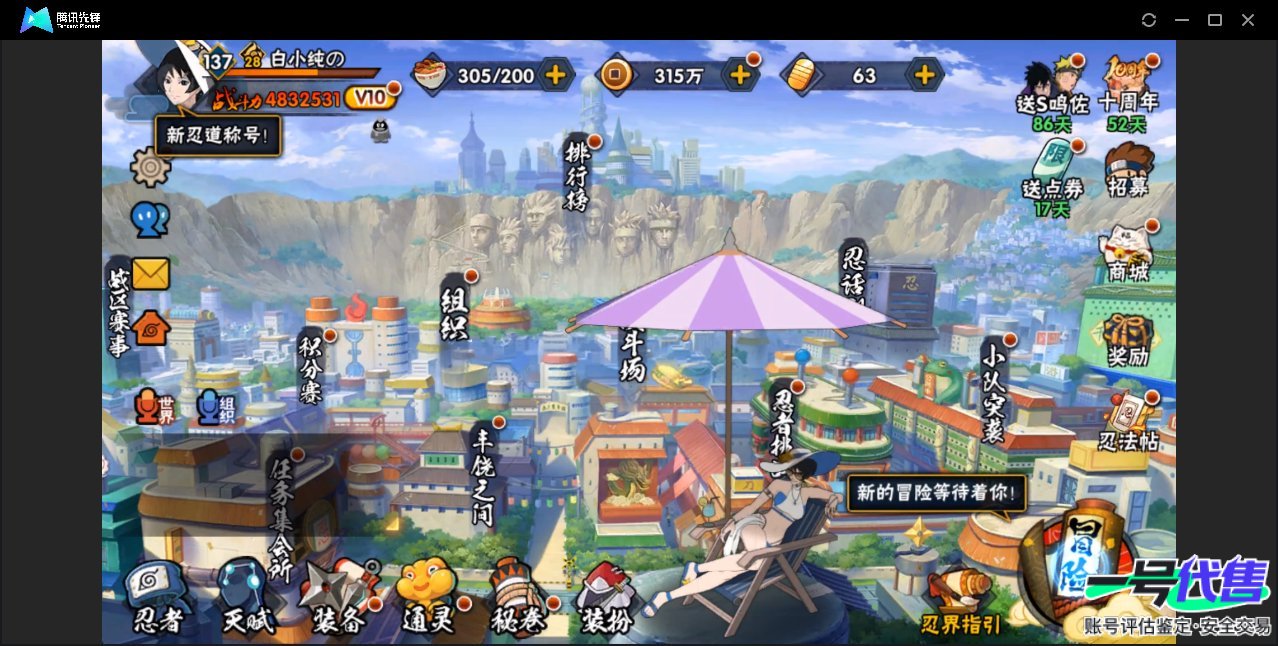View the 排行榜 ranking board
This screenshot has width=1278, height=646.
point(578,176)
